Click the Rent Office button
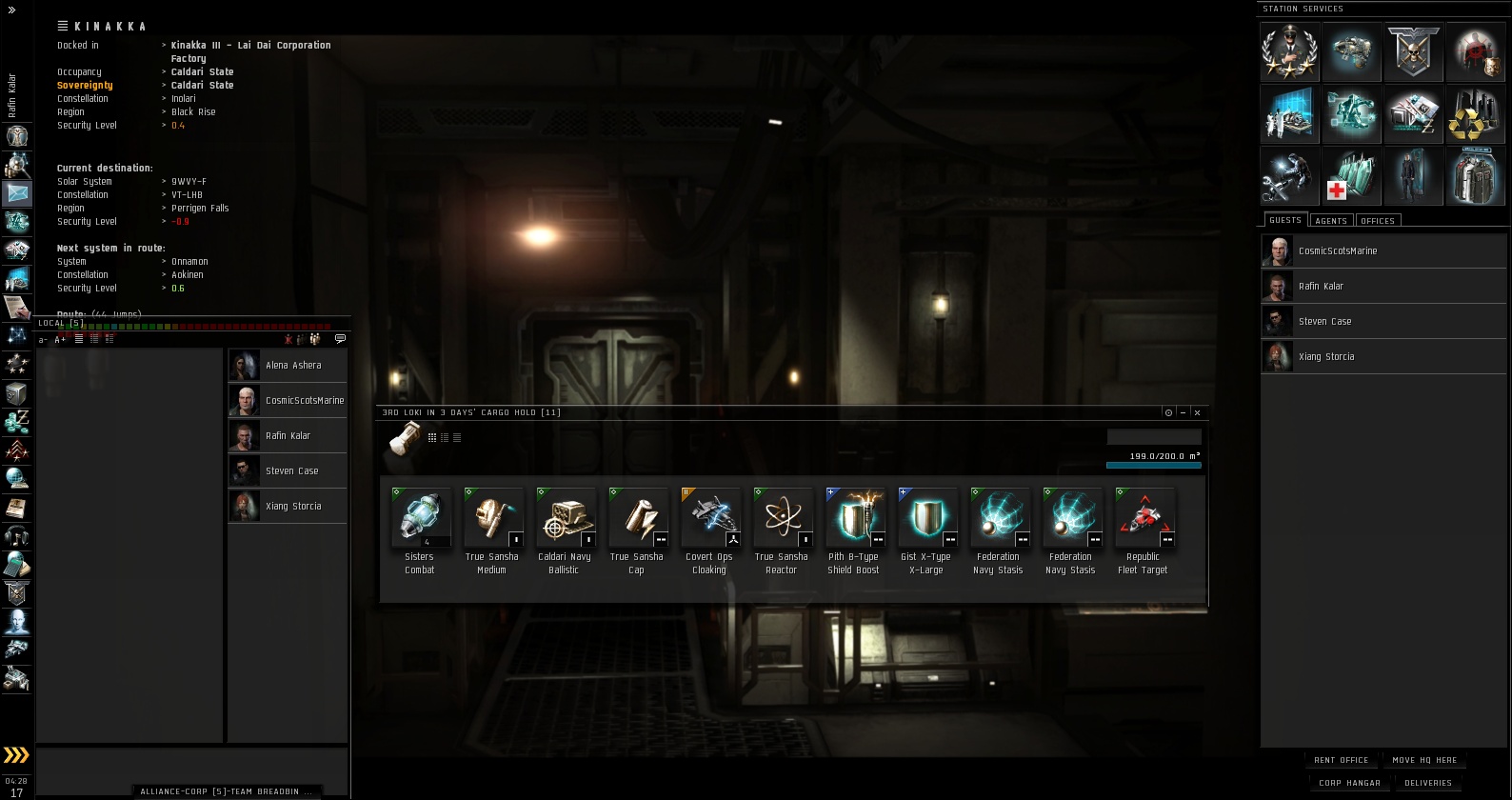This screenshot has width=1512, height=800. [x=1341, y=760]
